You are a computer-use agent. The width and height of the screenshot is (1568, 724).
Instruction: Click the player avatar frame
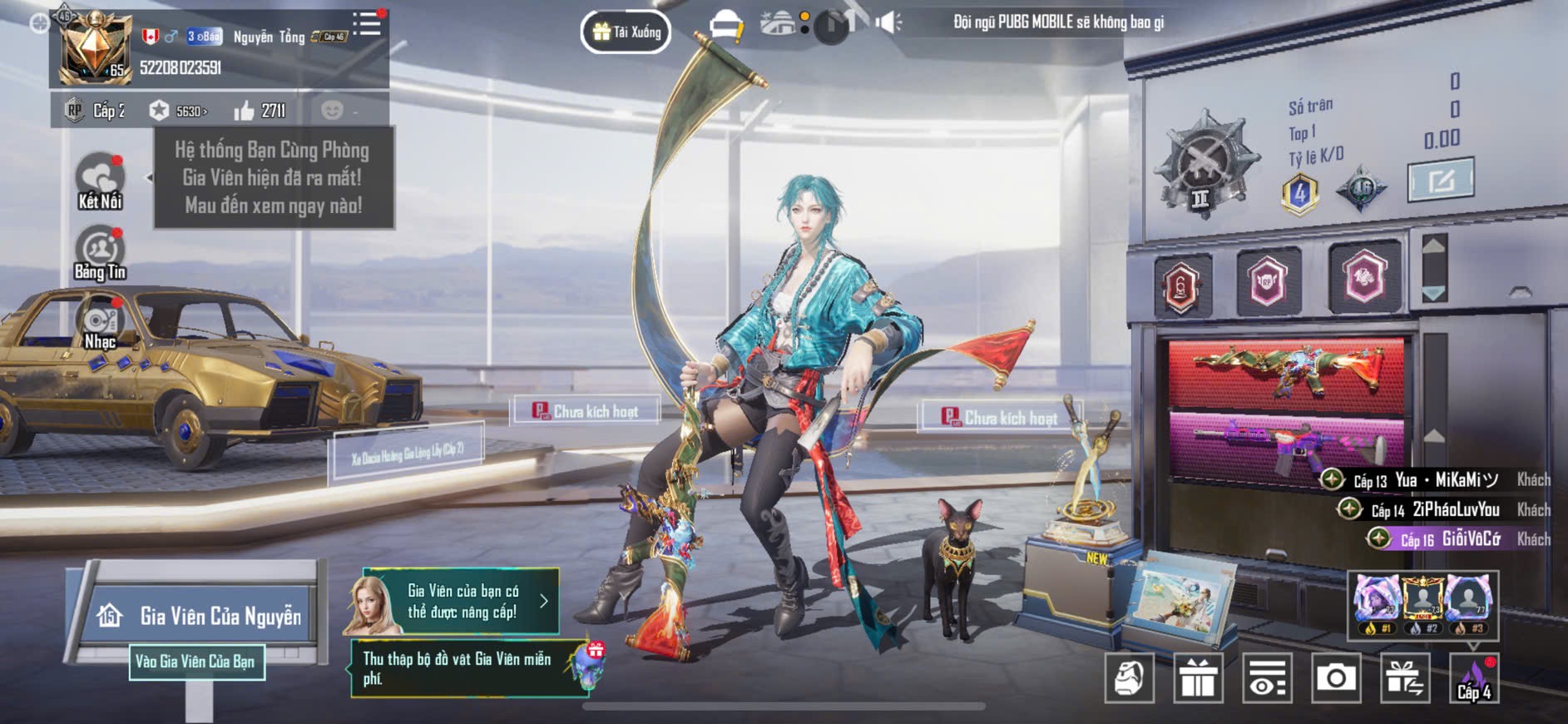(93, 46)
